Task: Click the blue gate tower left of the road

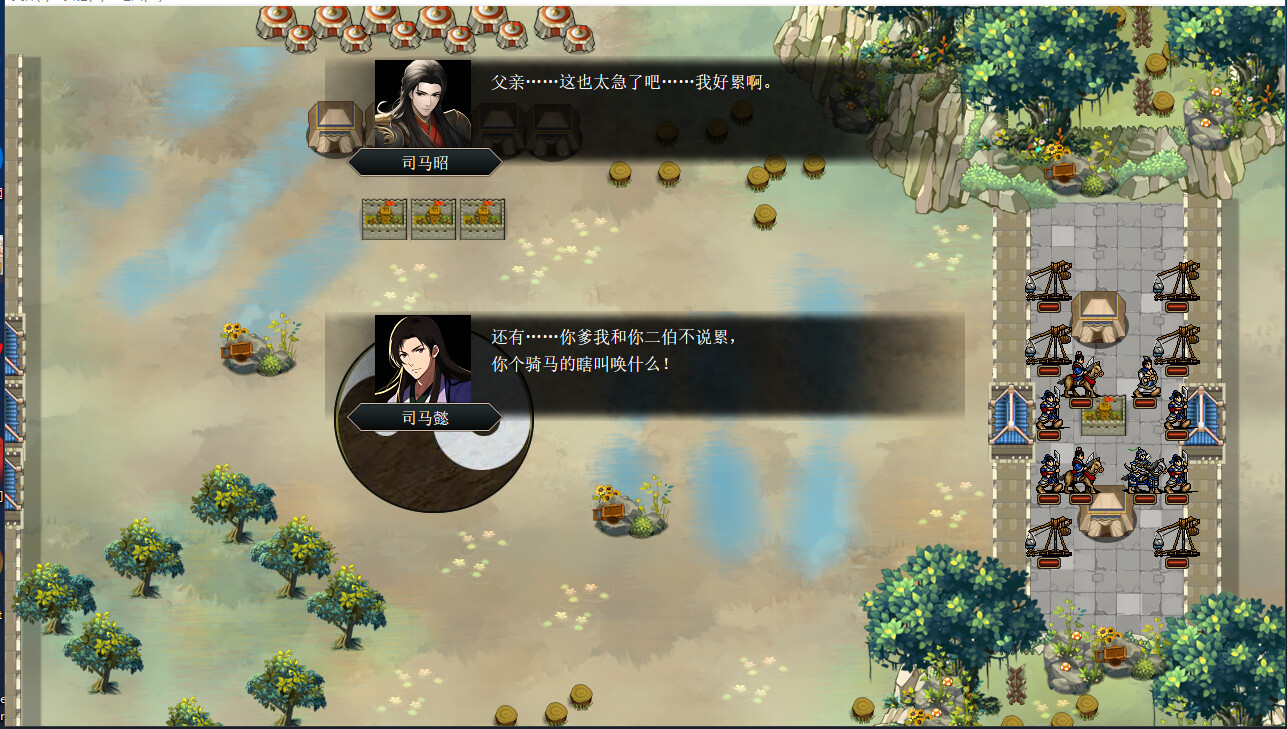Action: click(1012, 414)
